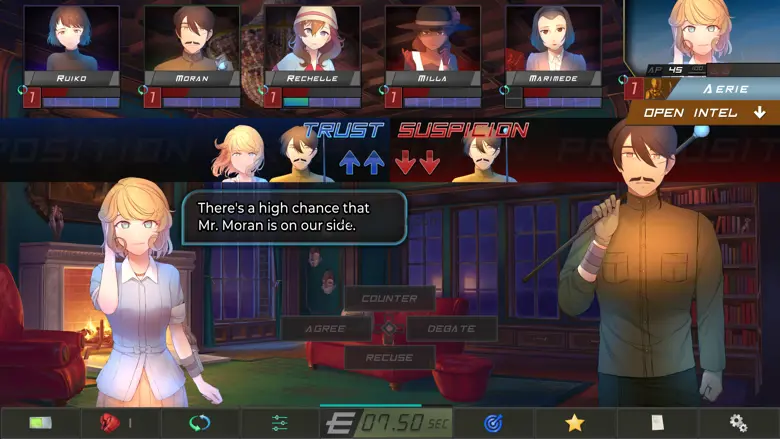Open Intel panel for Aerie
Viewport: 780px width, 439px height.
coord(704,113)
